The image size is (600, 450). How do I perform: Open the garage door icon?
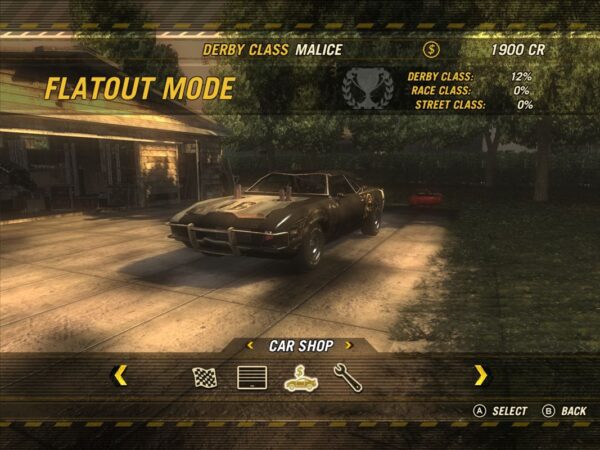pyautogui.click(x=251, y=377)
